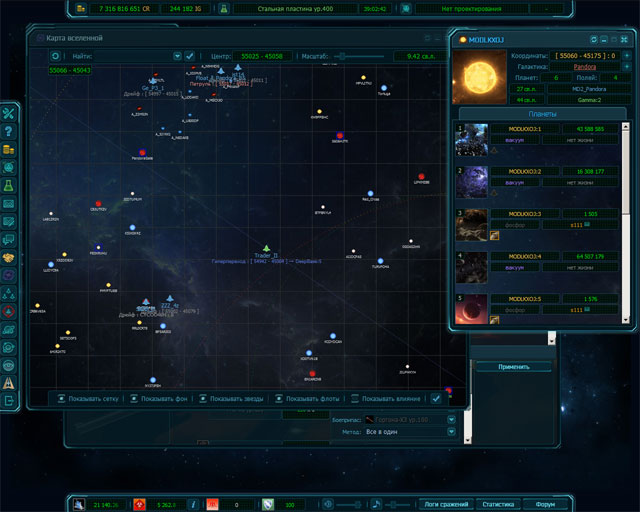The image size is (640, 512).
Task: Enable the "Показывать влияние" checkbox
Action: (354, 398)
